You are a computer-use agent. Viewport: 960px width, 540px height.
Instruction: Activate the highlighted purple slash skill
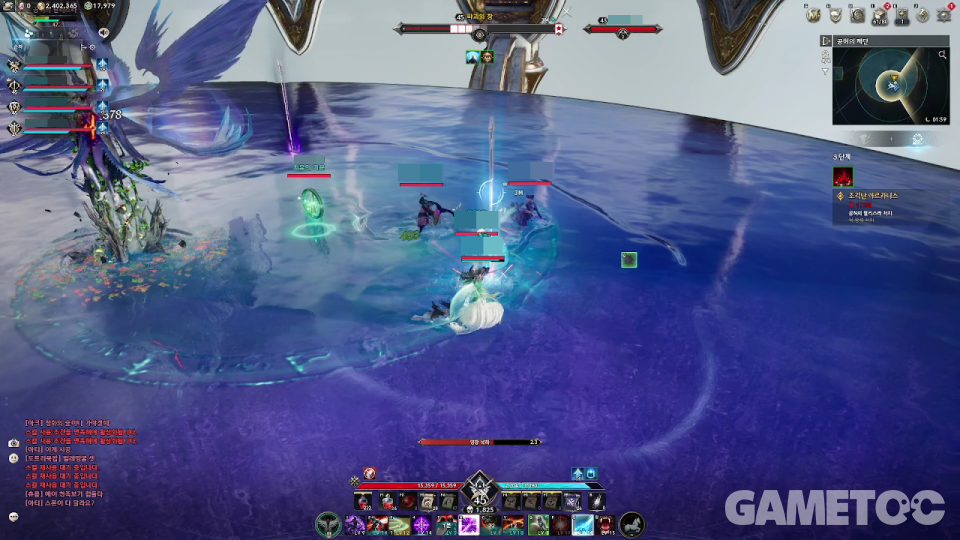coord(468,525)
